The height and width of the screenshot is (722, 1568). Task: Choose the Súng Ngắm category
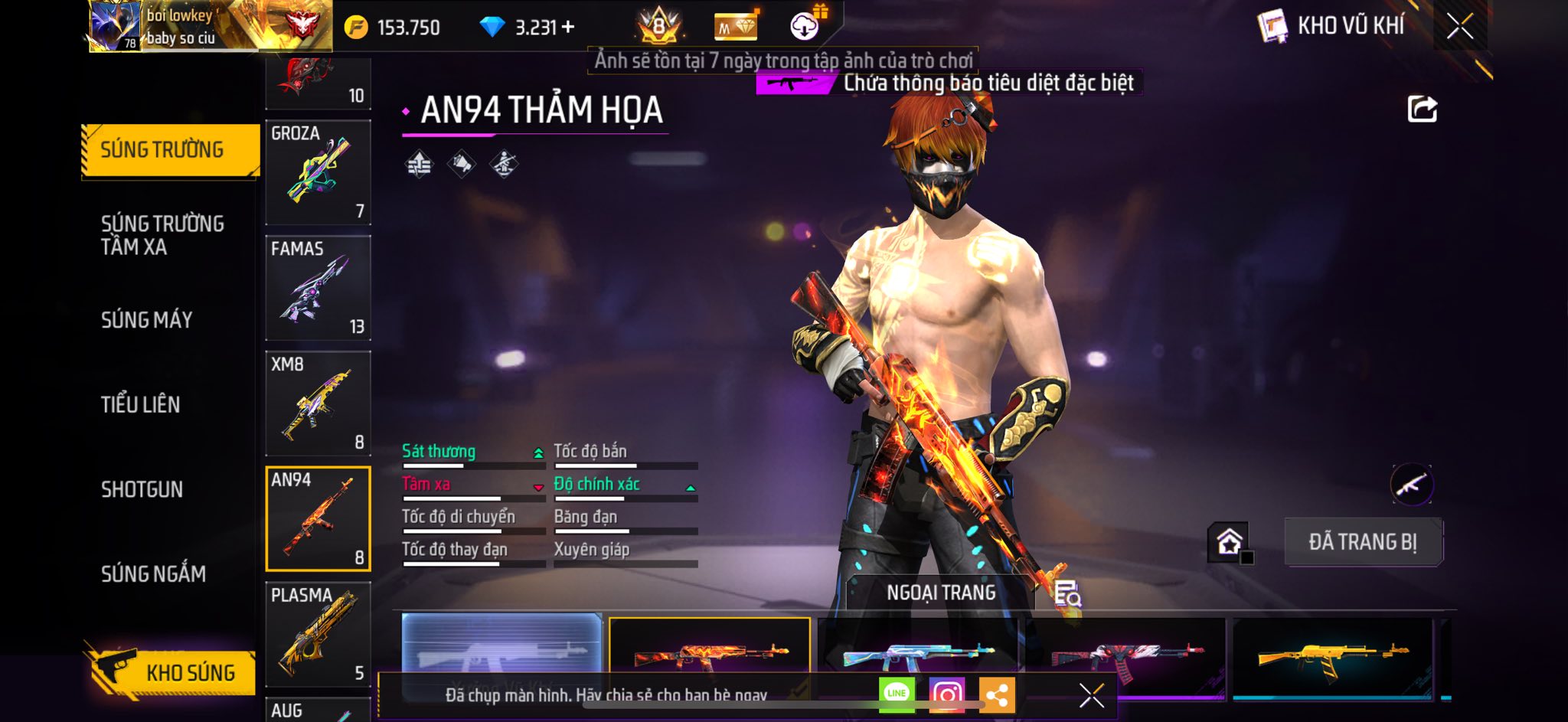153,574
